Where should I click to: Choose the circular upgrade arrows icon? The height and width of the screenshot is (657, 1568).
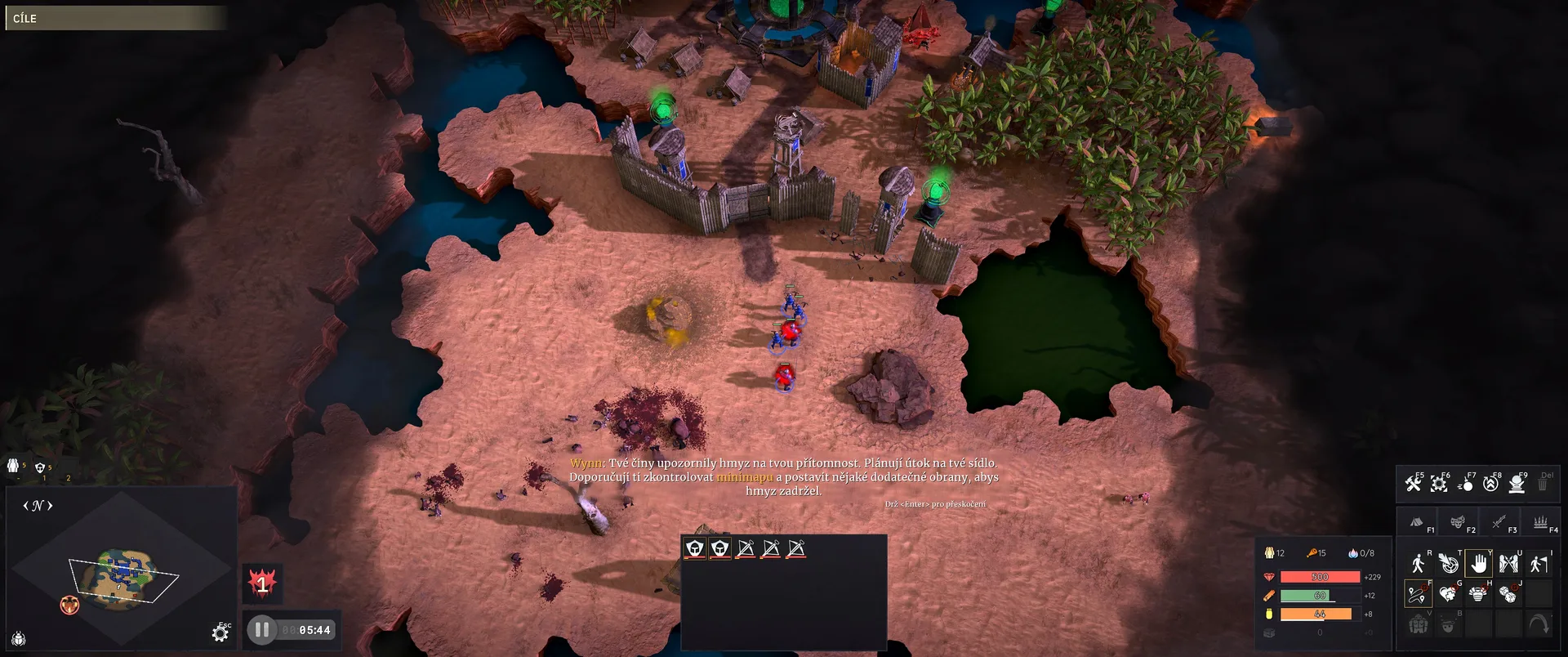(1490, 484)
